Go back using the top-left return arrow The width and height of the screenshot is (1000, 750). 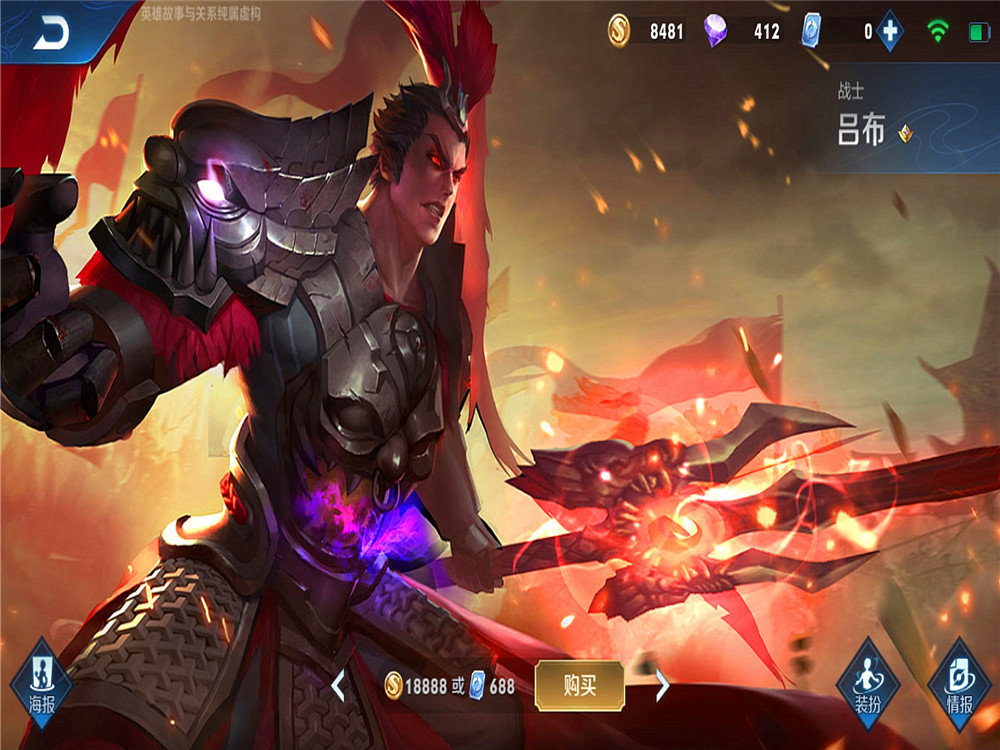51,34
